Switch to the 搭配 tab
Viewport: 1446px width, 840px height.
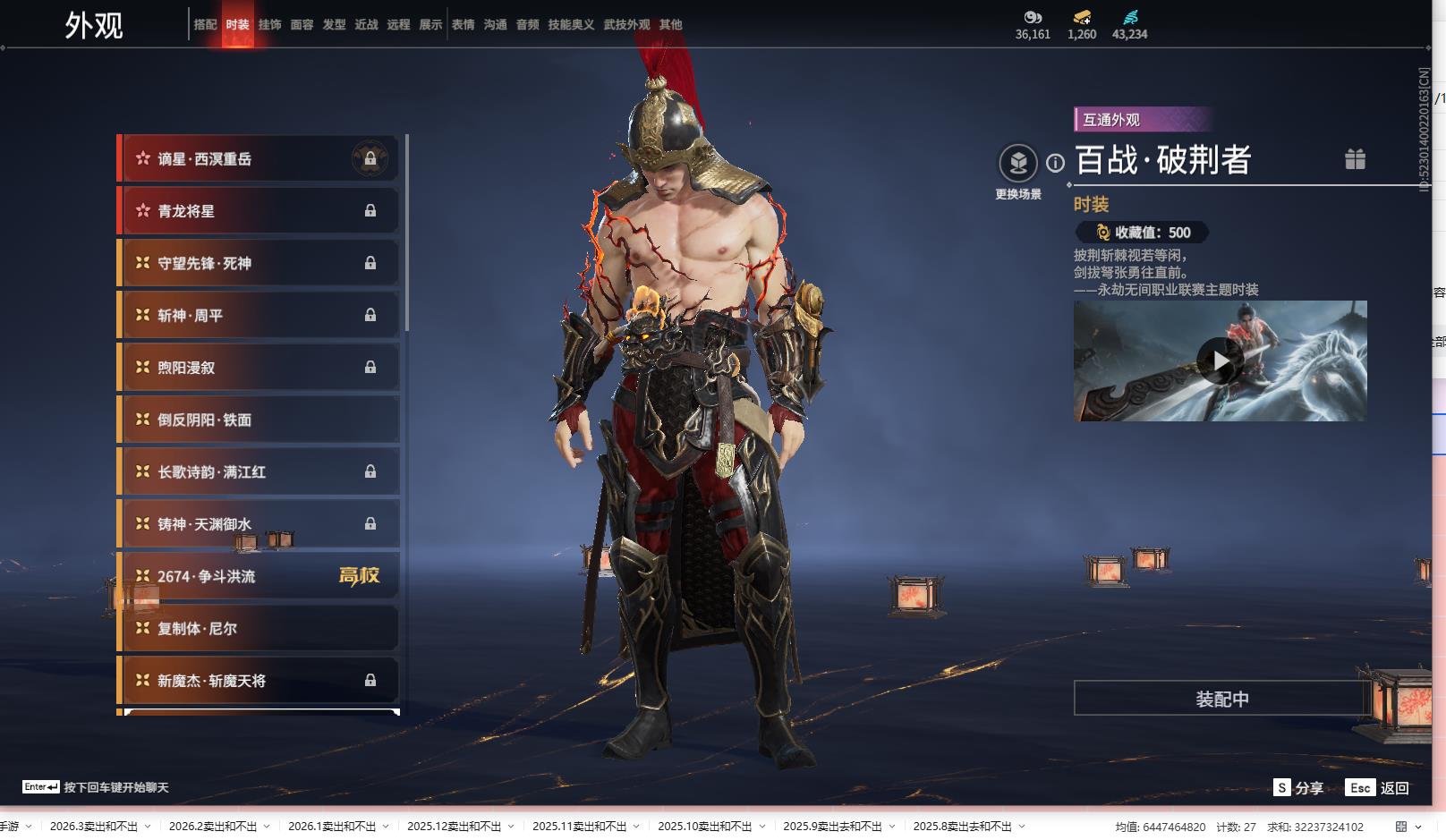coord(205,25)
